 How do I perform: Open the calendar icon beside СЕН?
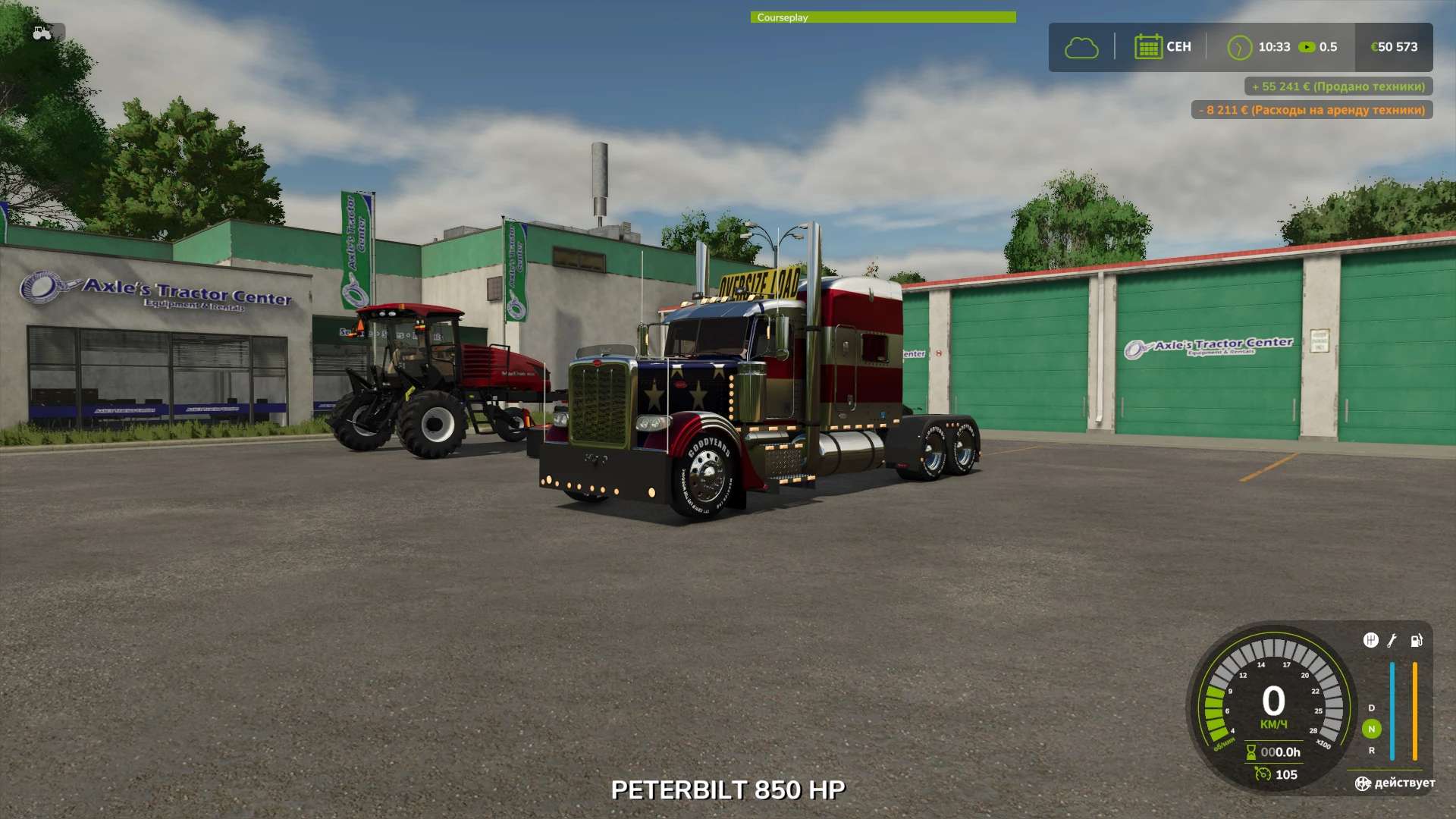click(x=1148, y=47)
